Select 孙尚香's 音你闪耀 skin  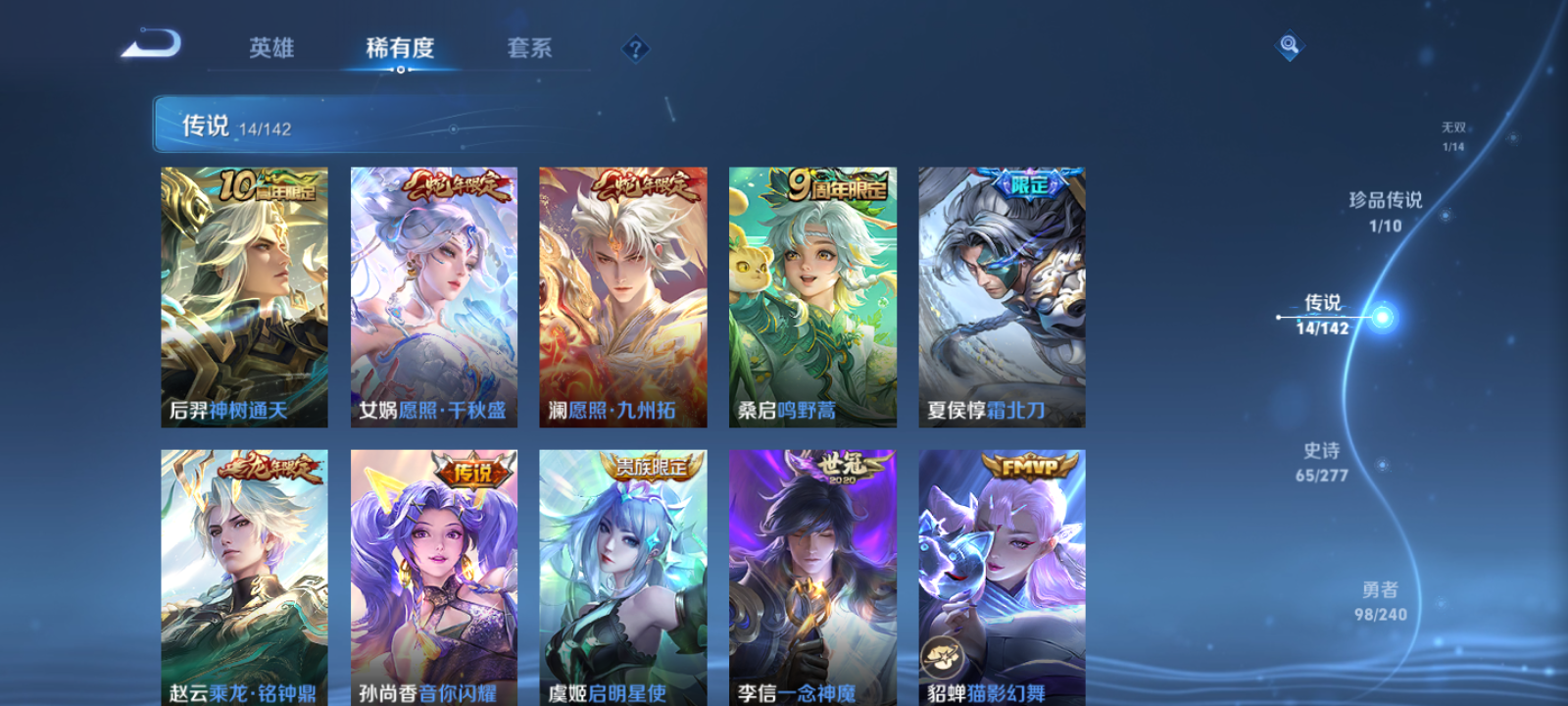coord(431,574)
